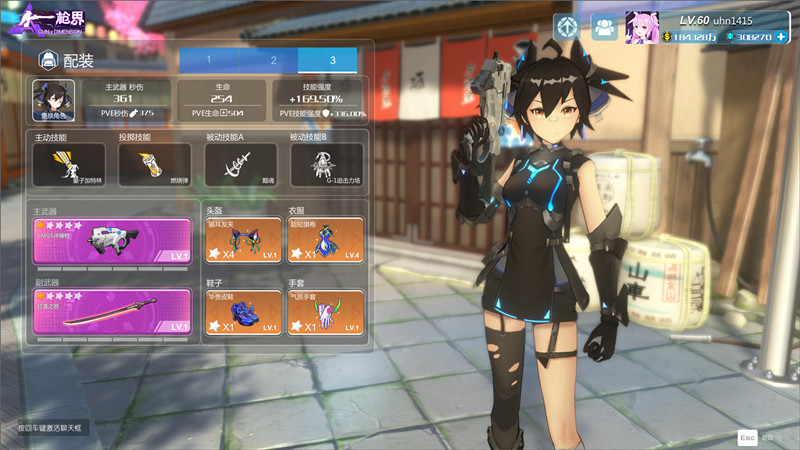Click the character portrait to change character
The height and width of the screenshot is (450, 800).
tap(53, 100)
